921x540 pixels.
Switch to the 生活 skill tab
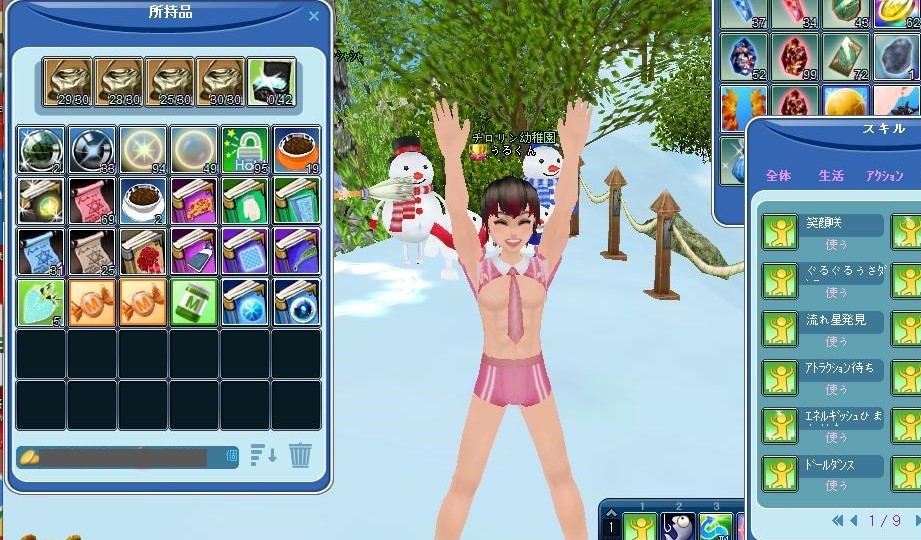point(831,176)
